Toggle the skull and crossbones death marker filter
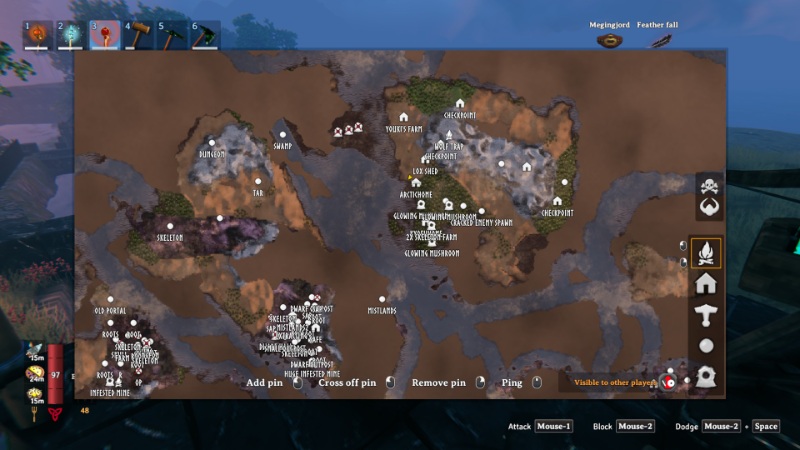 pyautogui.click(x=709, y=187)
